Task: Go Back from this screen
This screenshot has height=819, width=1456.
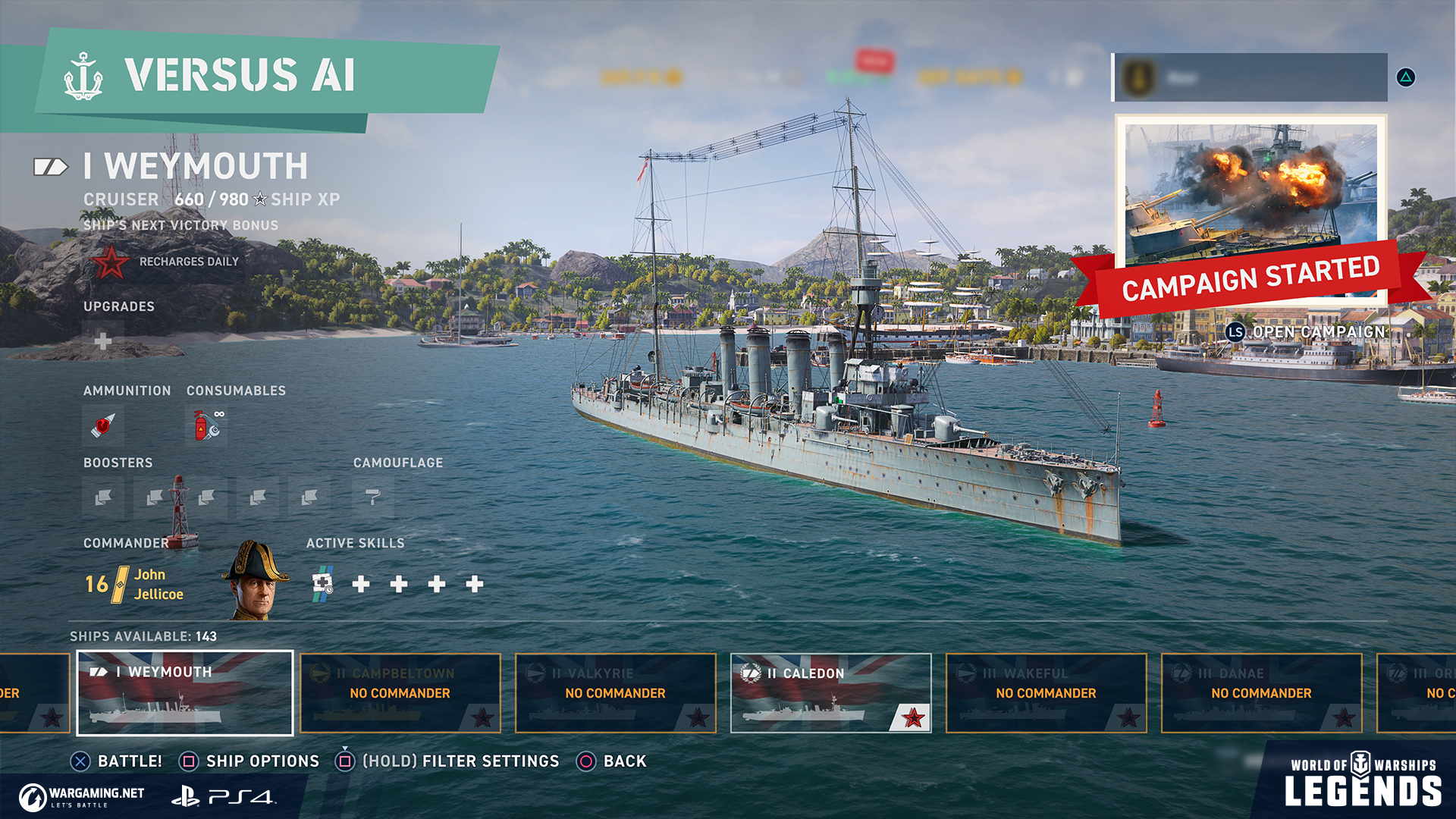Action: (625, 761)
